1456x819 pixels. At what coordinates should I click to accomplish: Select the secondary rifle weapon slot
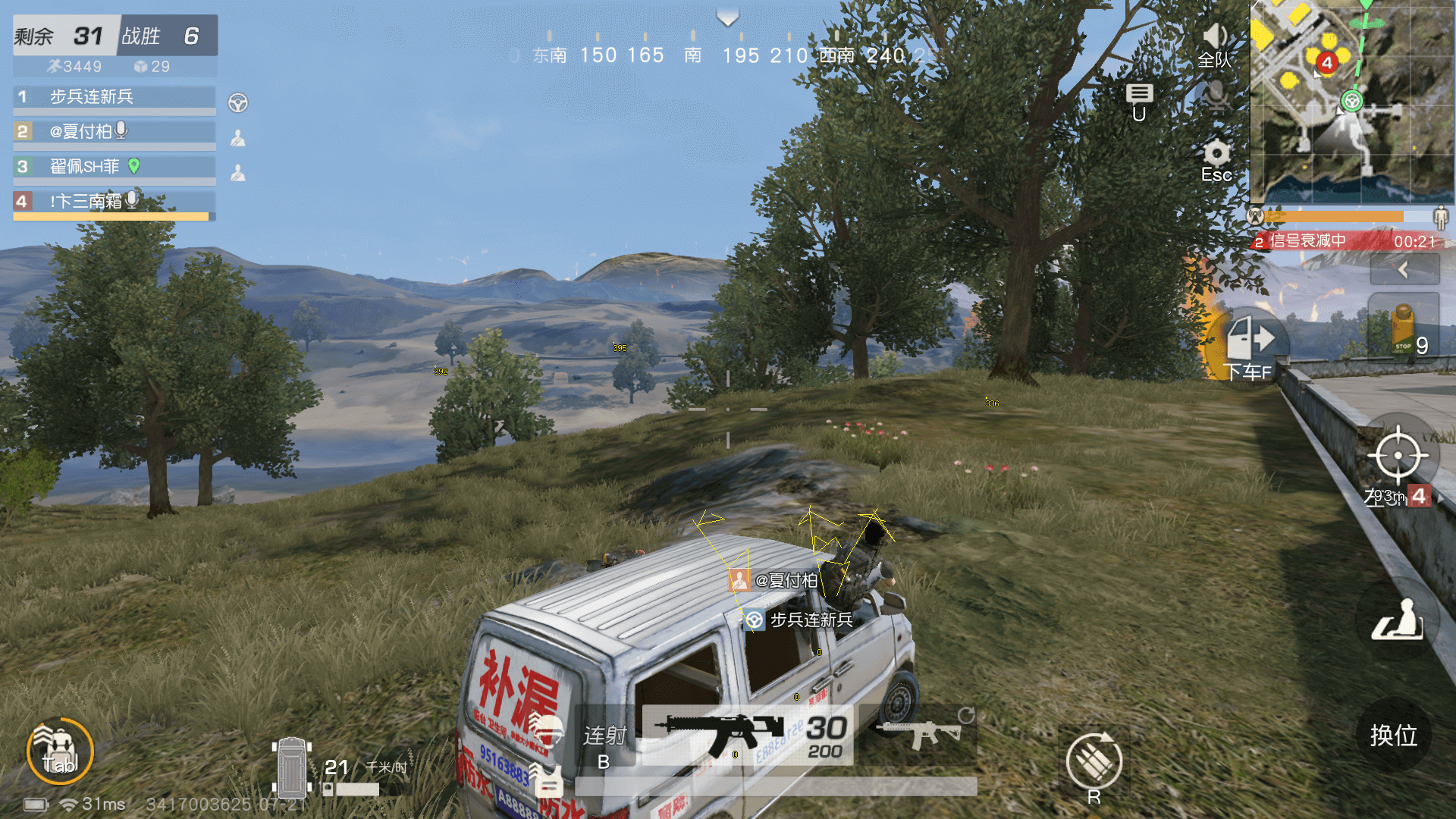pos(919,735)
